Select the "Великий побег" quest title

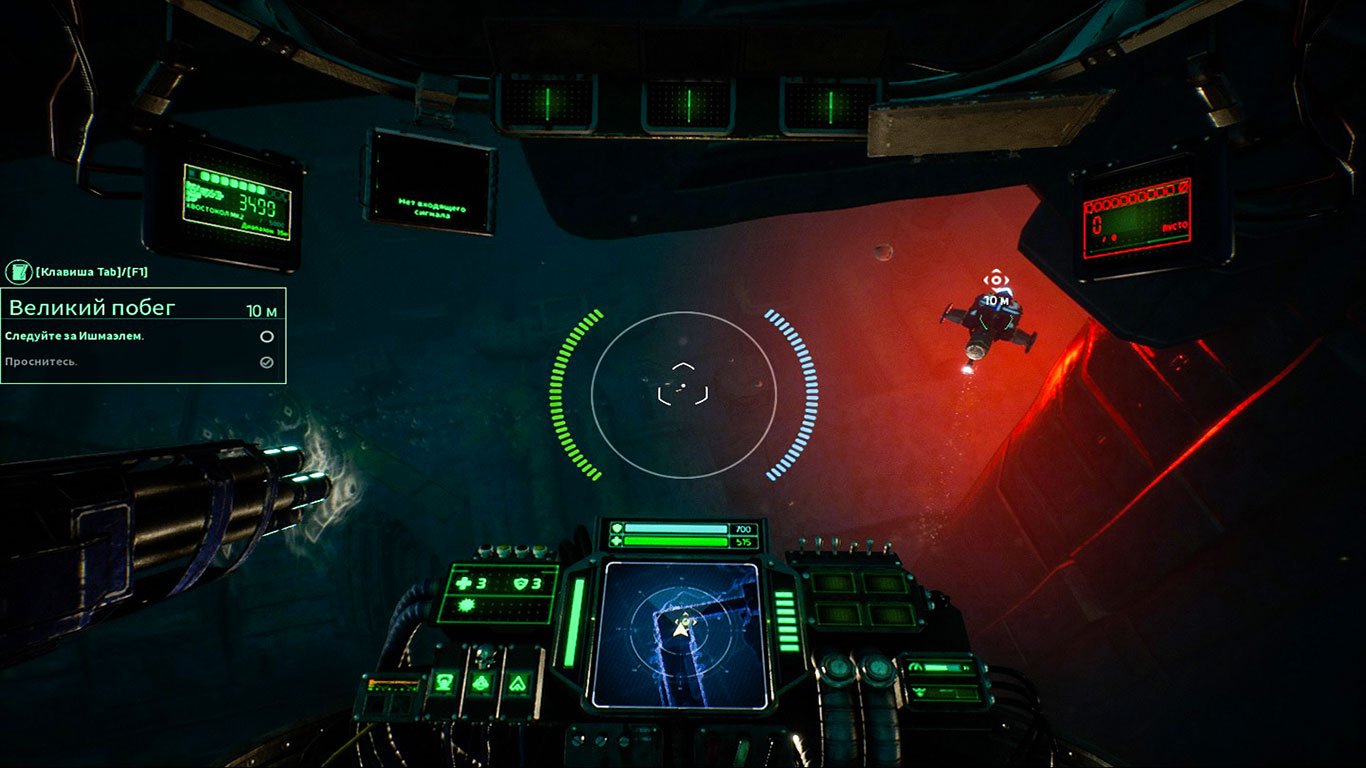click(92, 308)
